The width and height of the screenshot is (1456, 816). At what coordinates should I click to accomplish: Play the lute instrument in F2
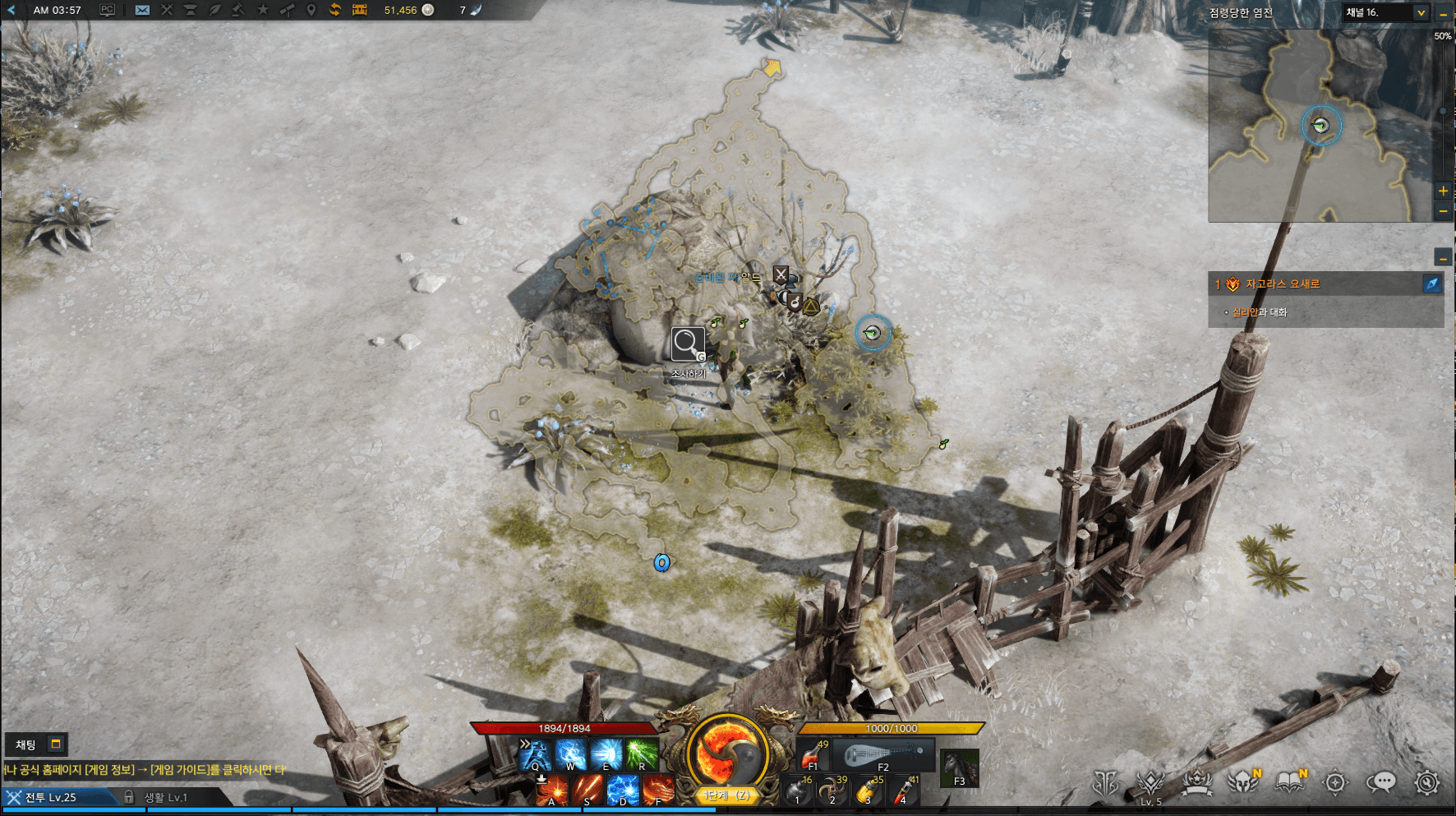[x=884, y=754]
